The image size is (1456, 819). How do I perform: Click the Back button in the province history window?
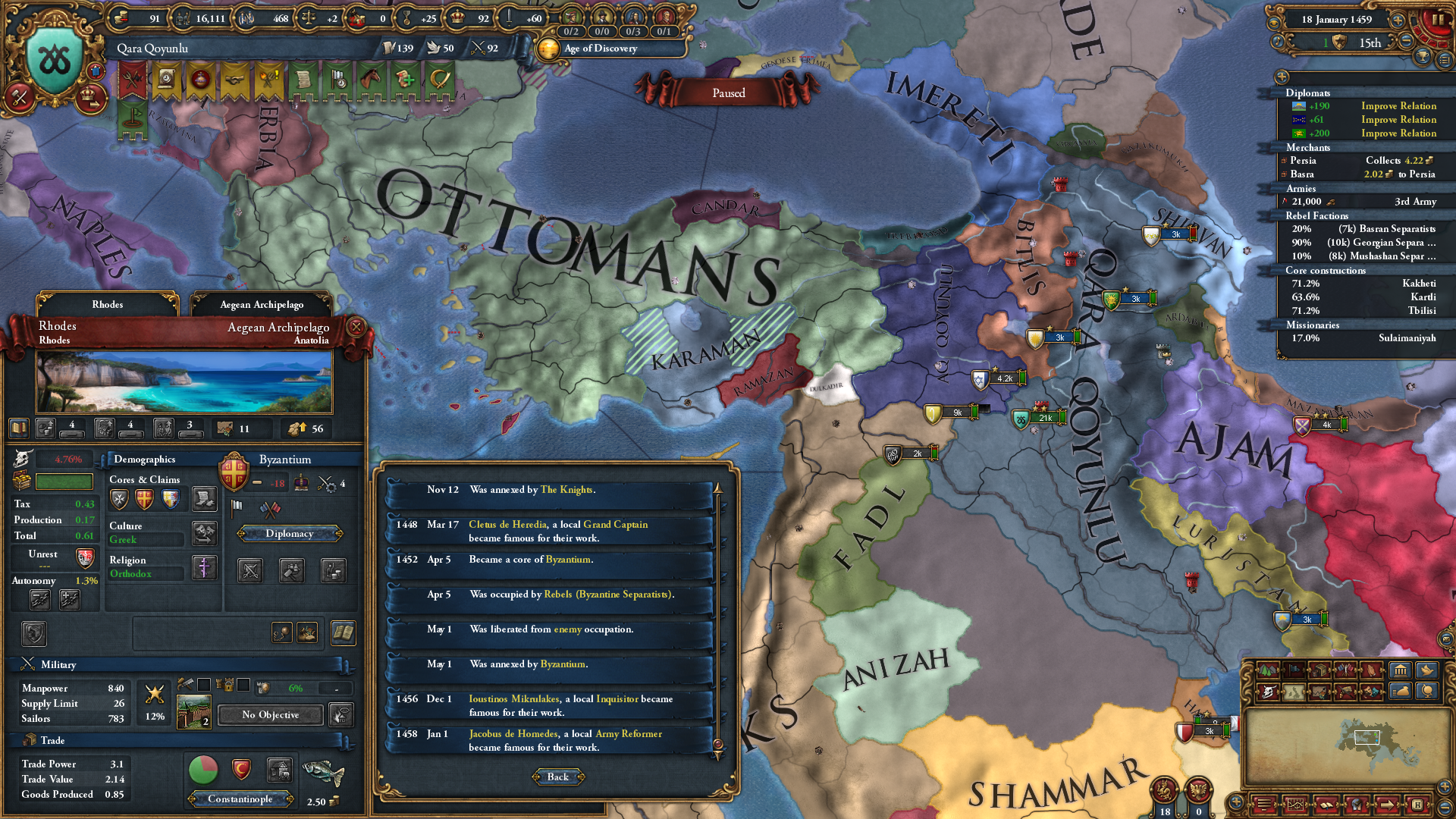tap(558, 777)
